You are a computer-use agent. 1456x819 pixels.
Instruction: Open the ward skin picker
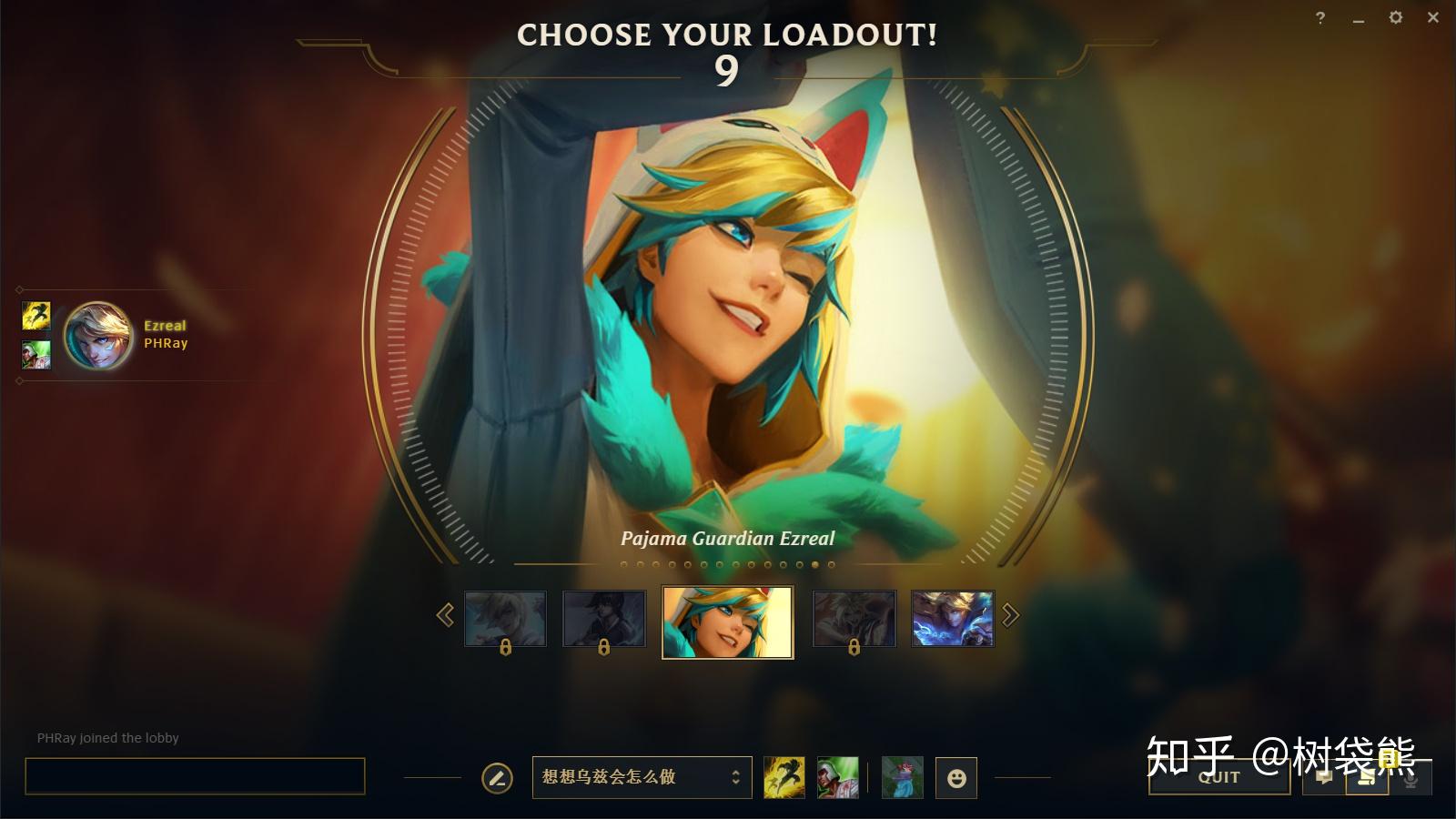pos(902,778)
